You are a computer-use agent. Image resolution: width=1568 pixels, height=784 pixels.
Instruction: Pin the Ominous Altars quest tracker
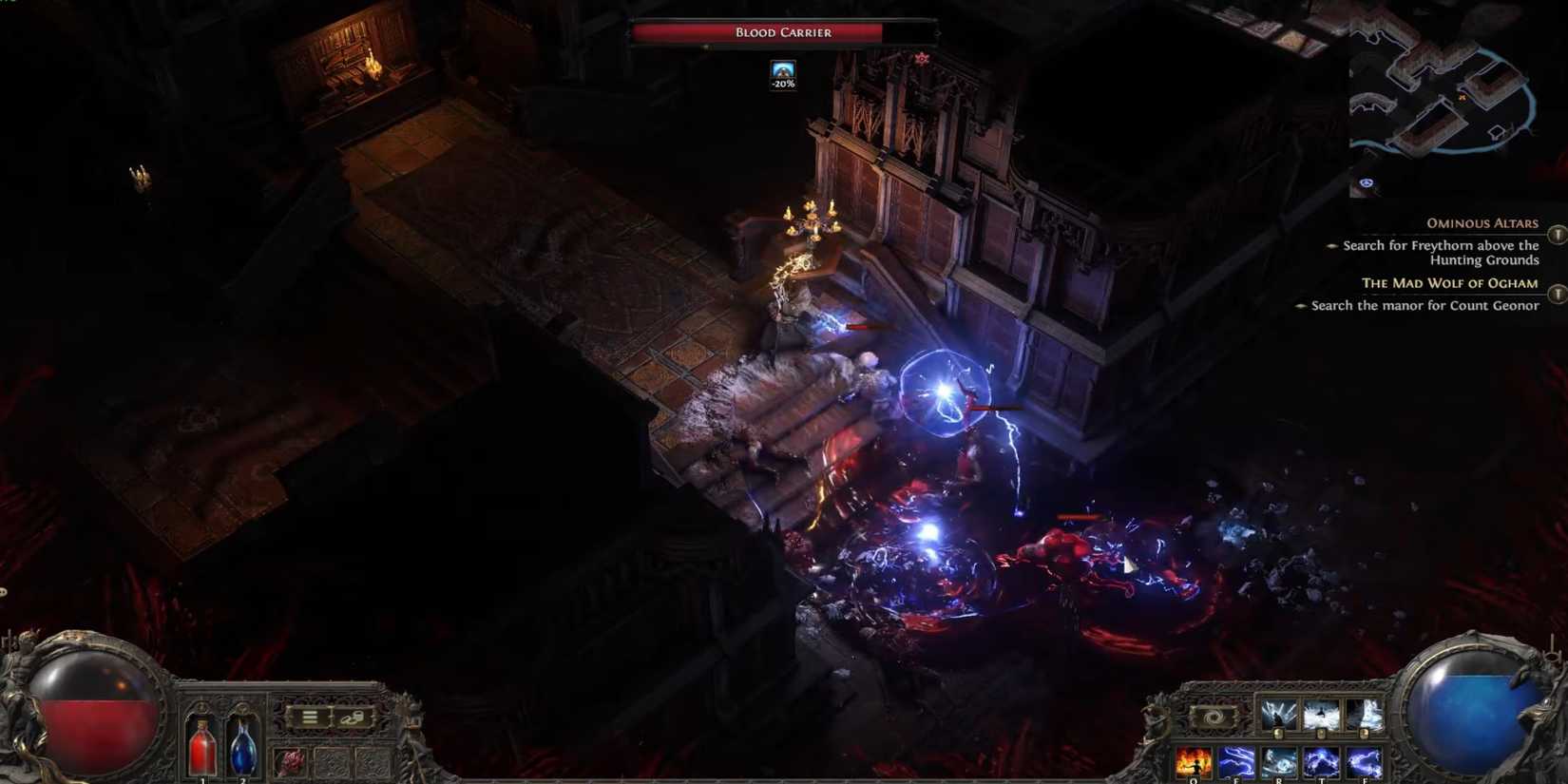click(x=1558, y=235)
